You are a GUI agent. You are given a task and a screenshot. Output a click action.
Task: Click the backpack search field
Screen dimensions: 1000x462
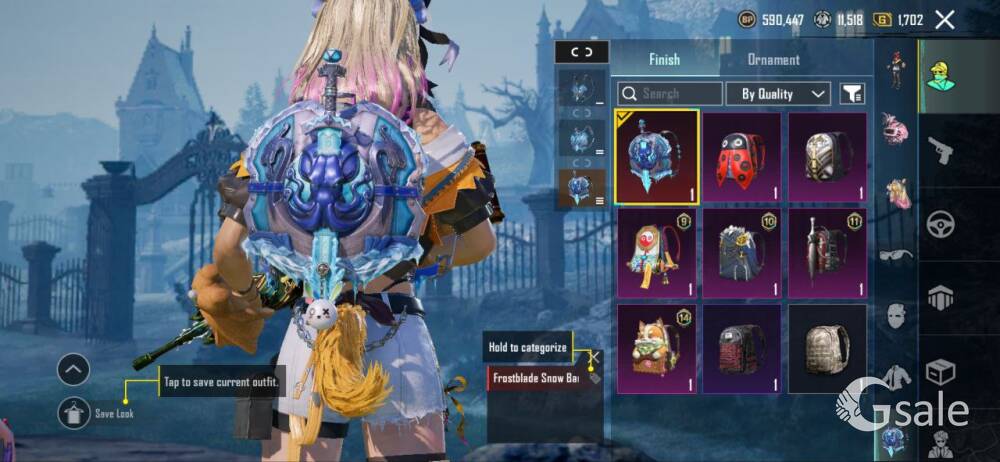point(670,94)
